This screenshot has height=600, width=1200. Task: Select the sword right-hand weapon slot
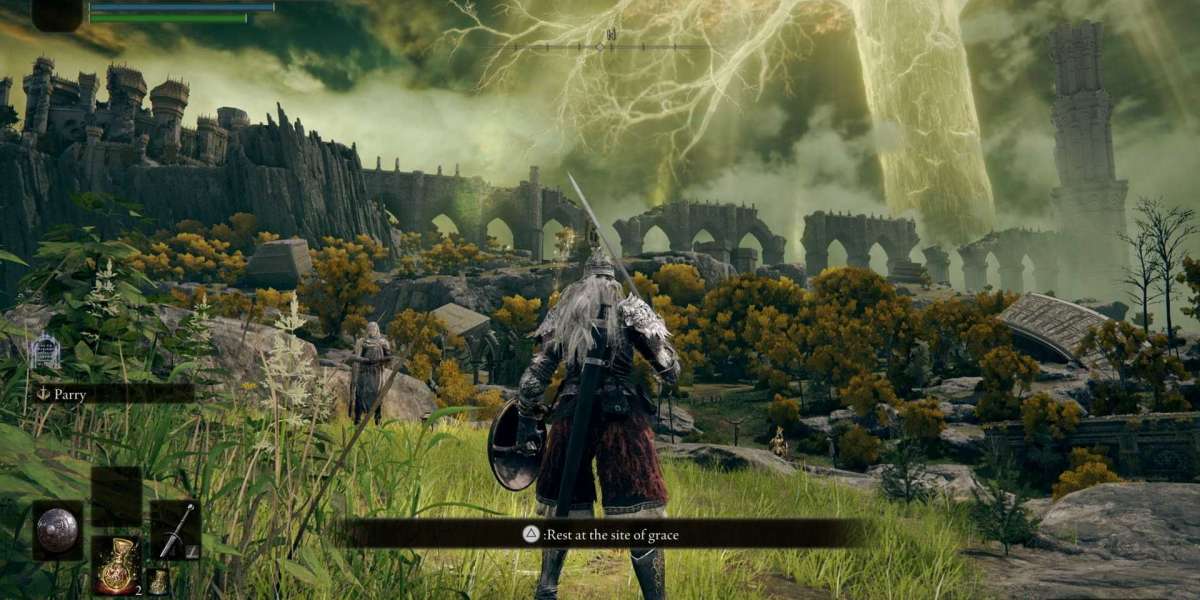[175, 530]
